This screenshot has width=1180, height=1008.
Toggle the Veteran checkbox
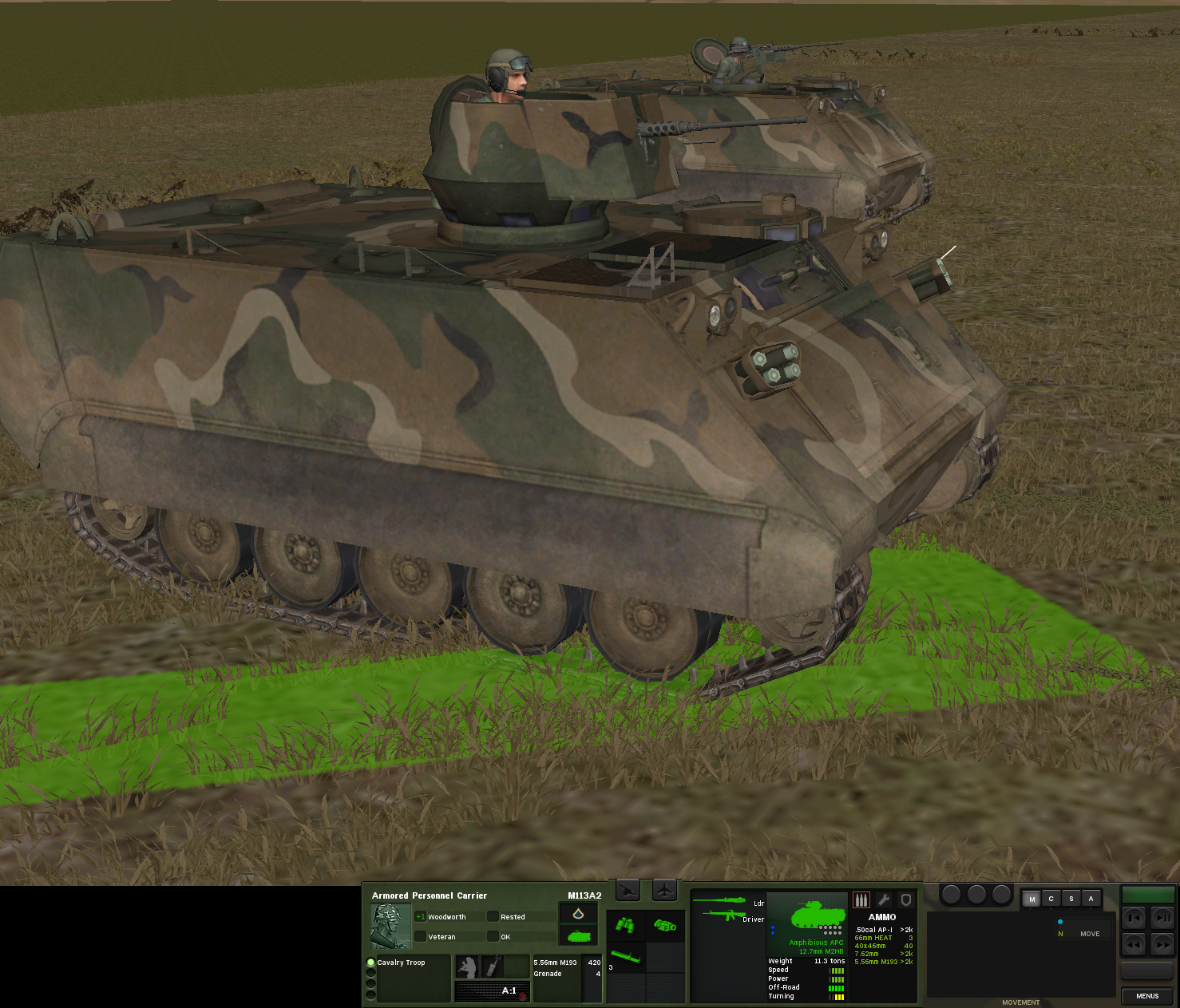click(x=420, y=937)
